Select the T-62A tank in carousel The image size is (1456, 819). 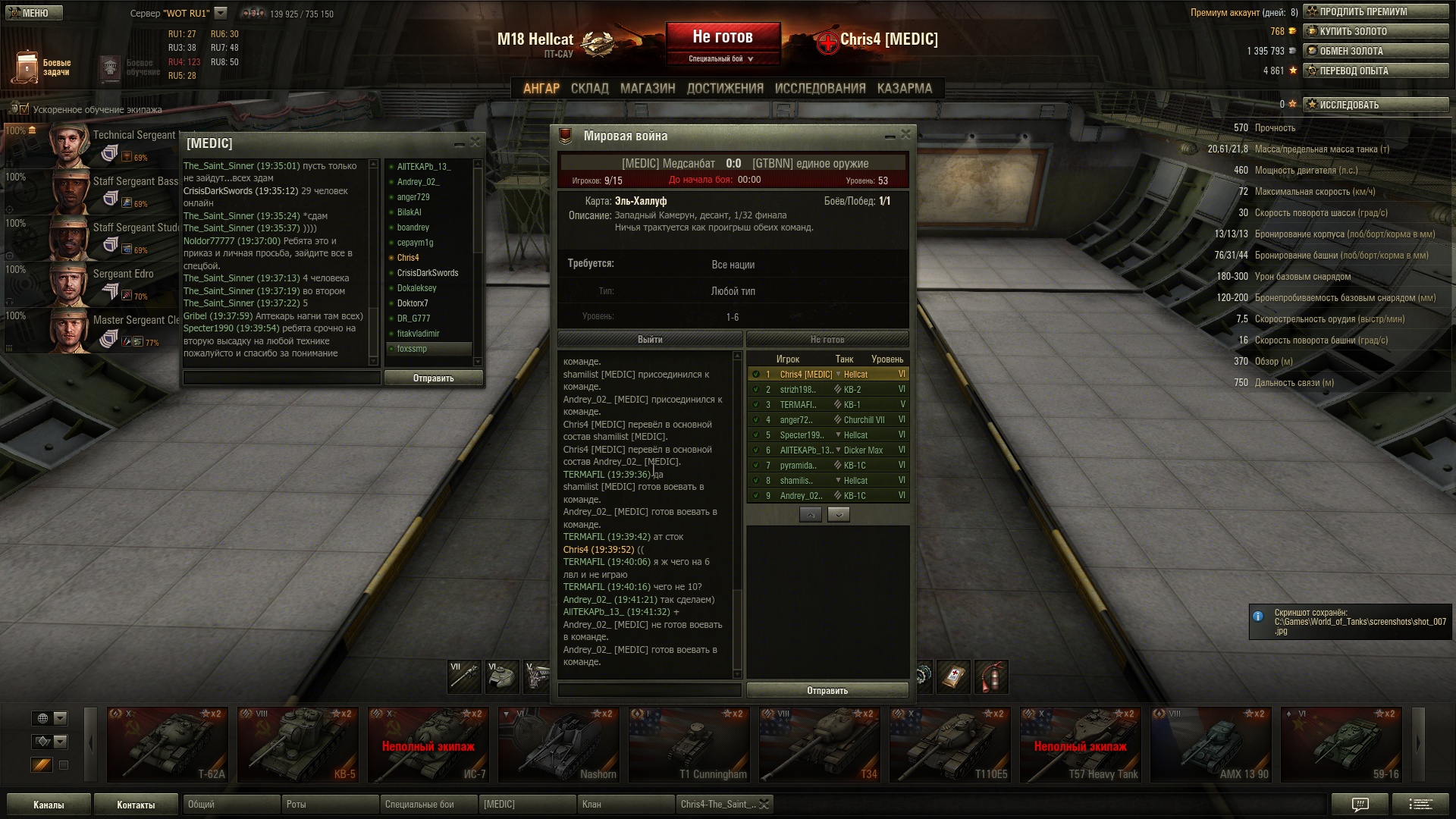click(x=167, y=745)
